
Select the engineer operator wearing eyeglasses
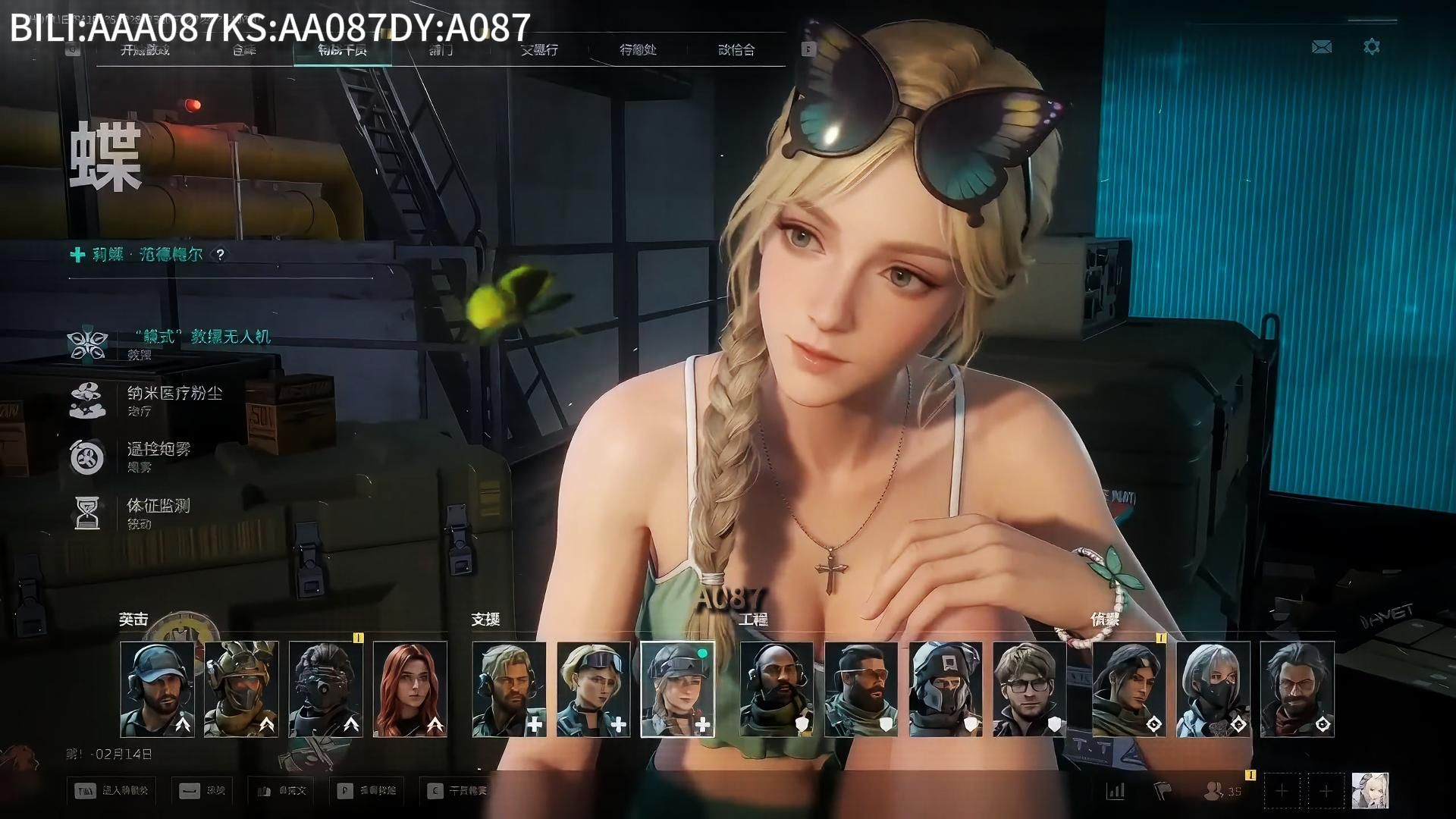pyautogui.click(x=1029, y=689)
